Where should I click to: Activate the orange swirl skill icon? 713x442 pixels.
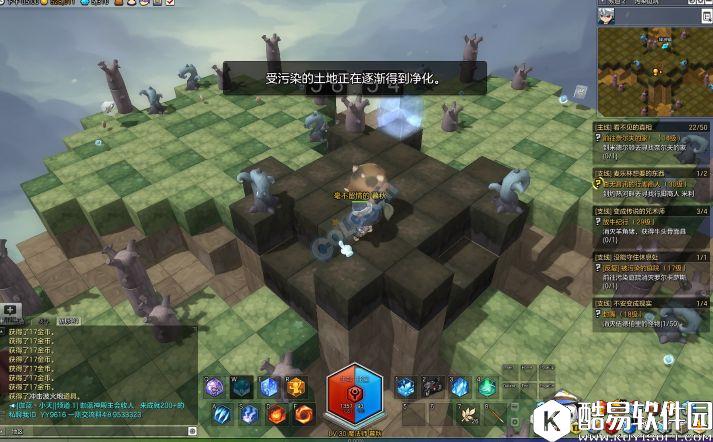[304, 414]
